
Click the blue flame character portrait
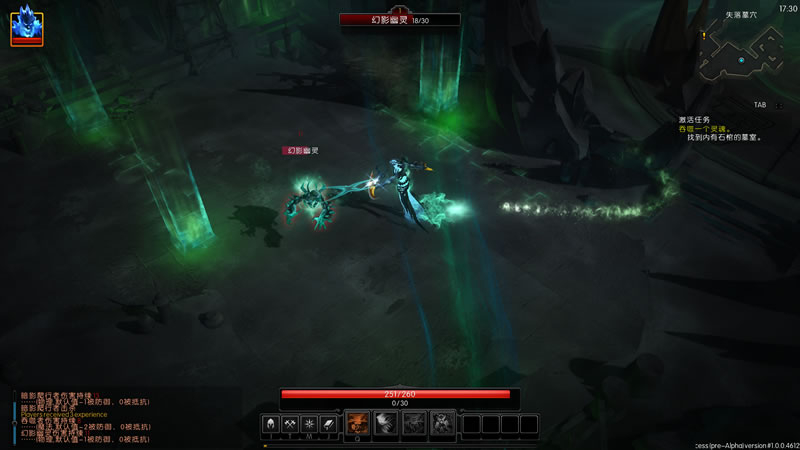pos(26,26)
